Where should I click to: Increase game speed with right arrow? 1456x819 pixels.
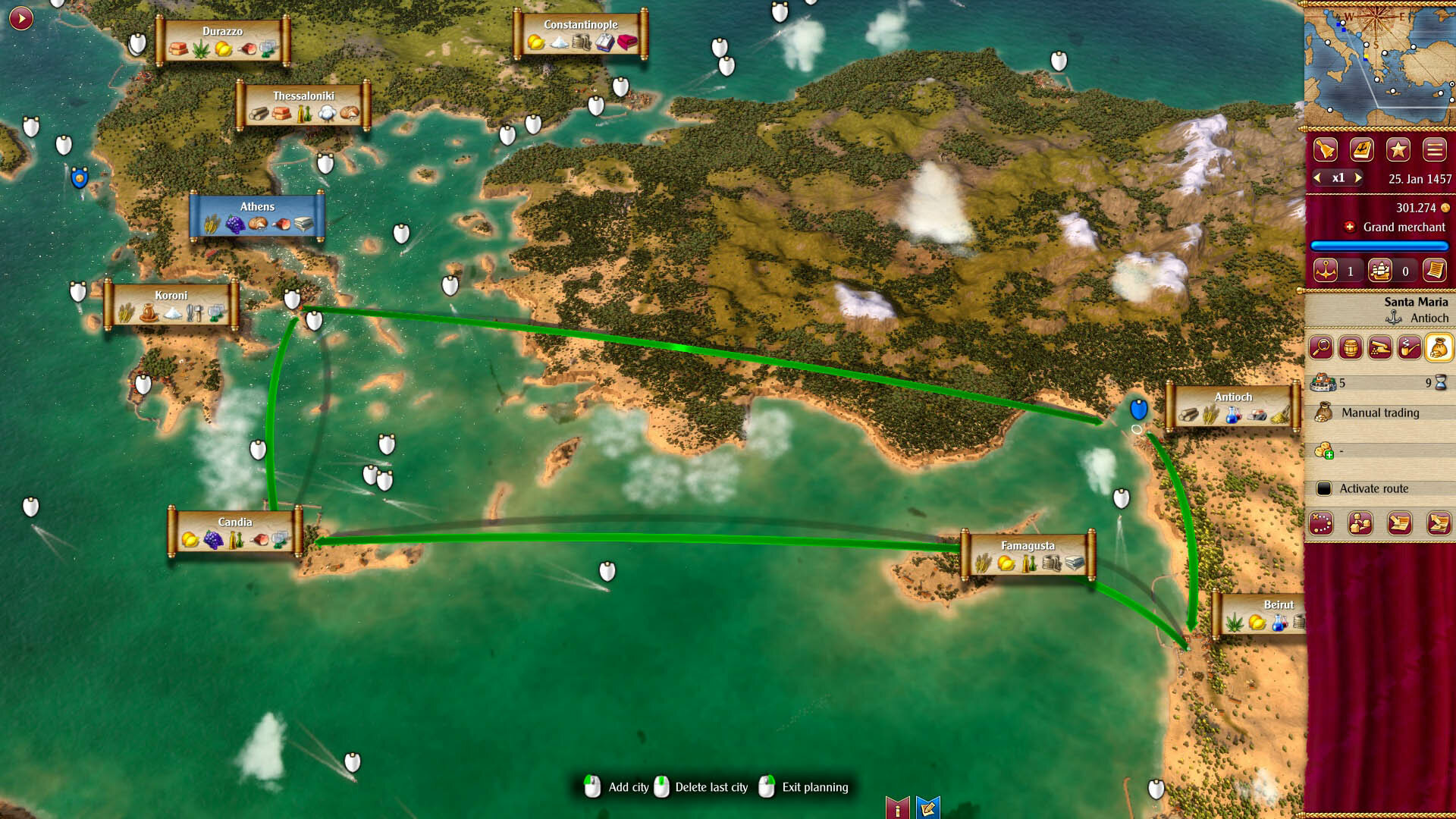1358,177
